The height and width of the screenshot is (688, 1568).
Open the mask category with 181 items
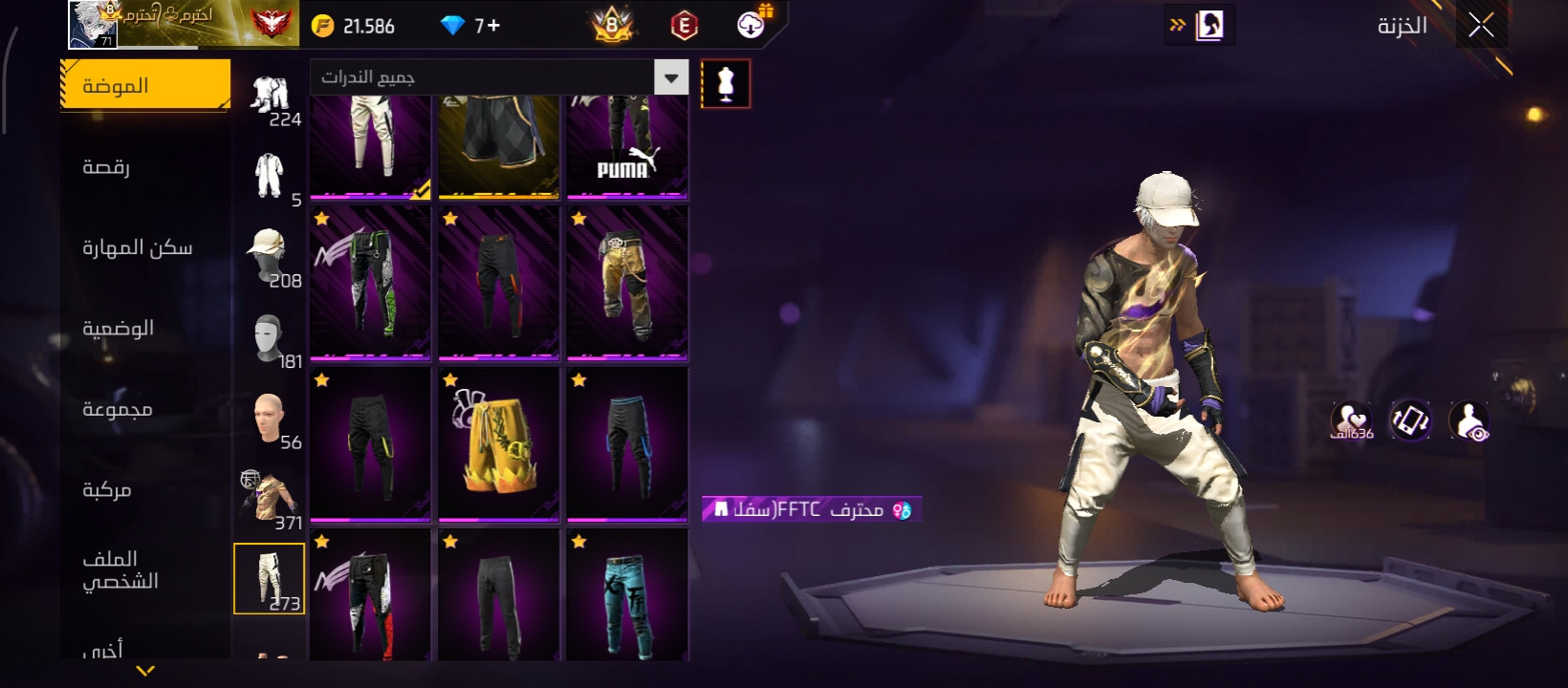270,339
